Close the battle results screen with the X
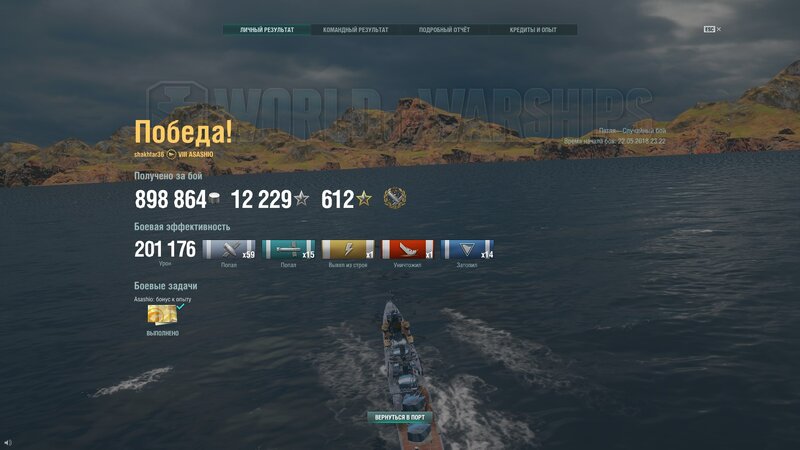The width and height of the screenshot is (800, 450). point(719,29)
